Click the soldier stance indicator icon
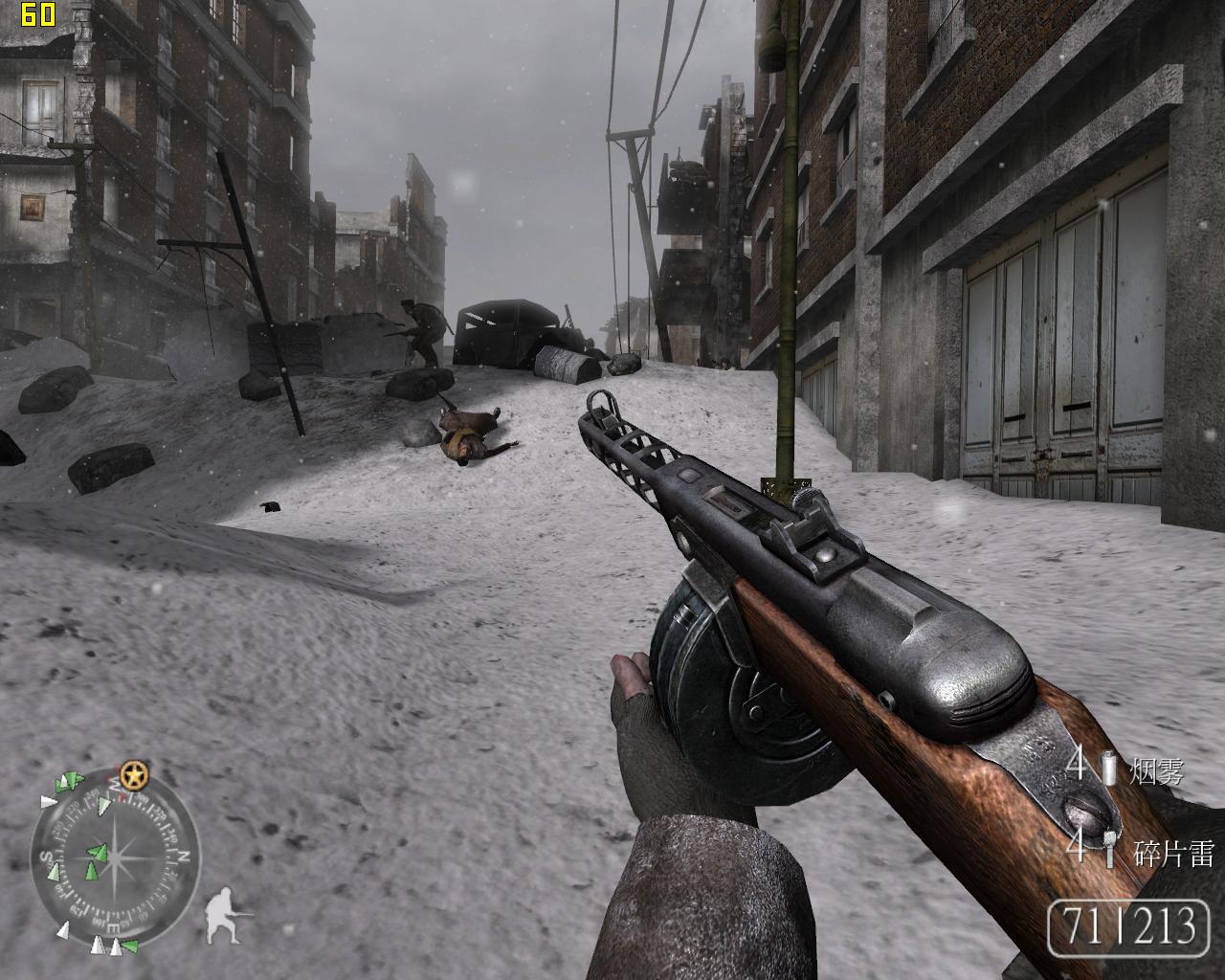1225x980 pixels. click(226, 915)
